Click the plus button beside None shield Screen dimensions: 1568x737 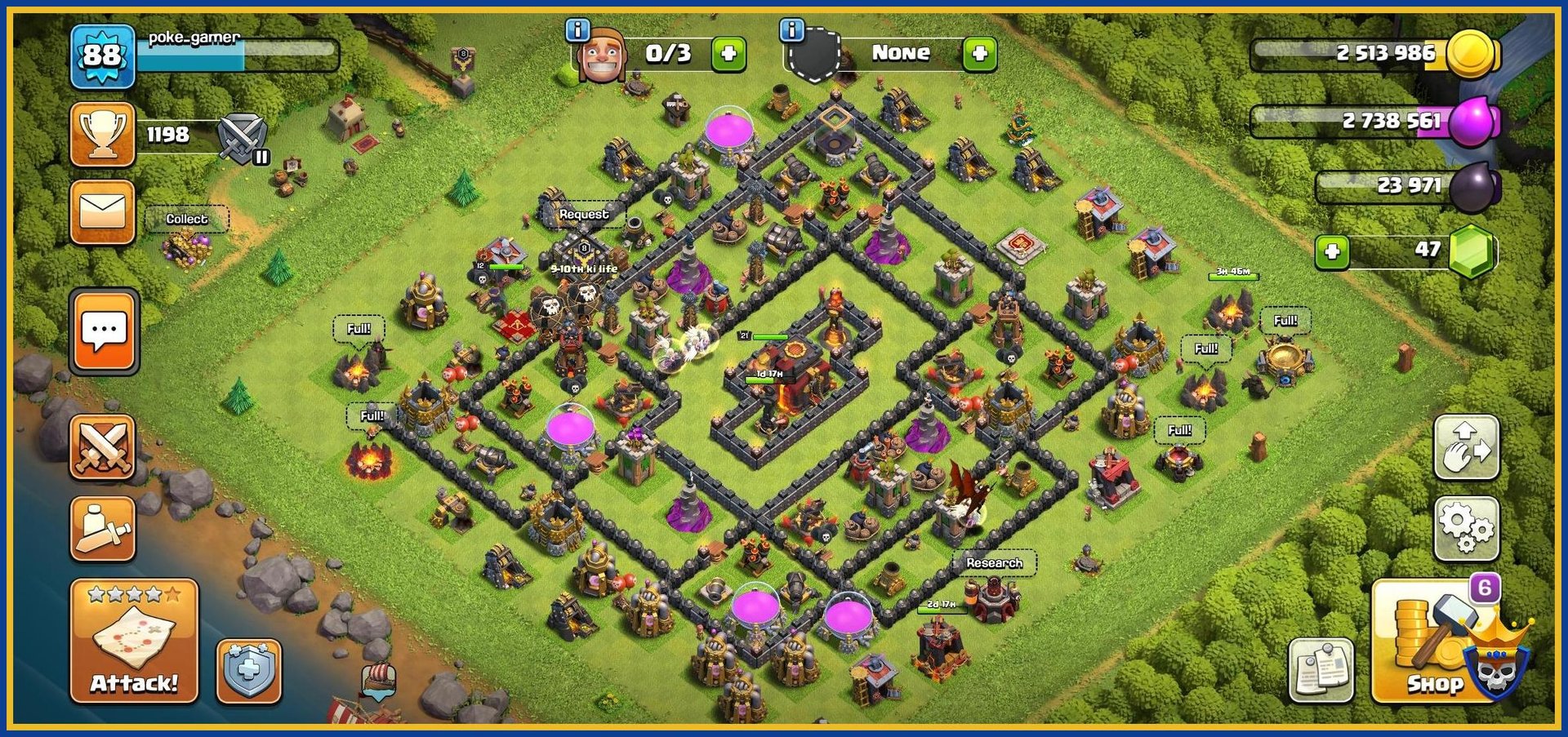(x=979, y=54)
